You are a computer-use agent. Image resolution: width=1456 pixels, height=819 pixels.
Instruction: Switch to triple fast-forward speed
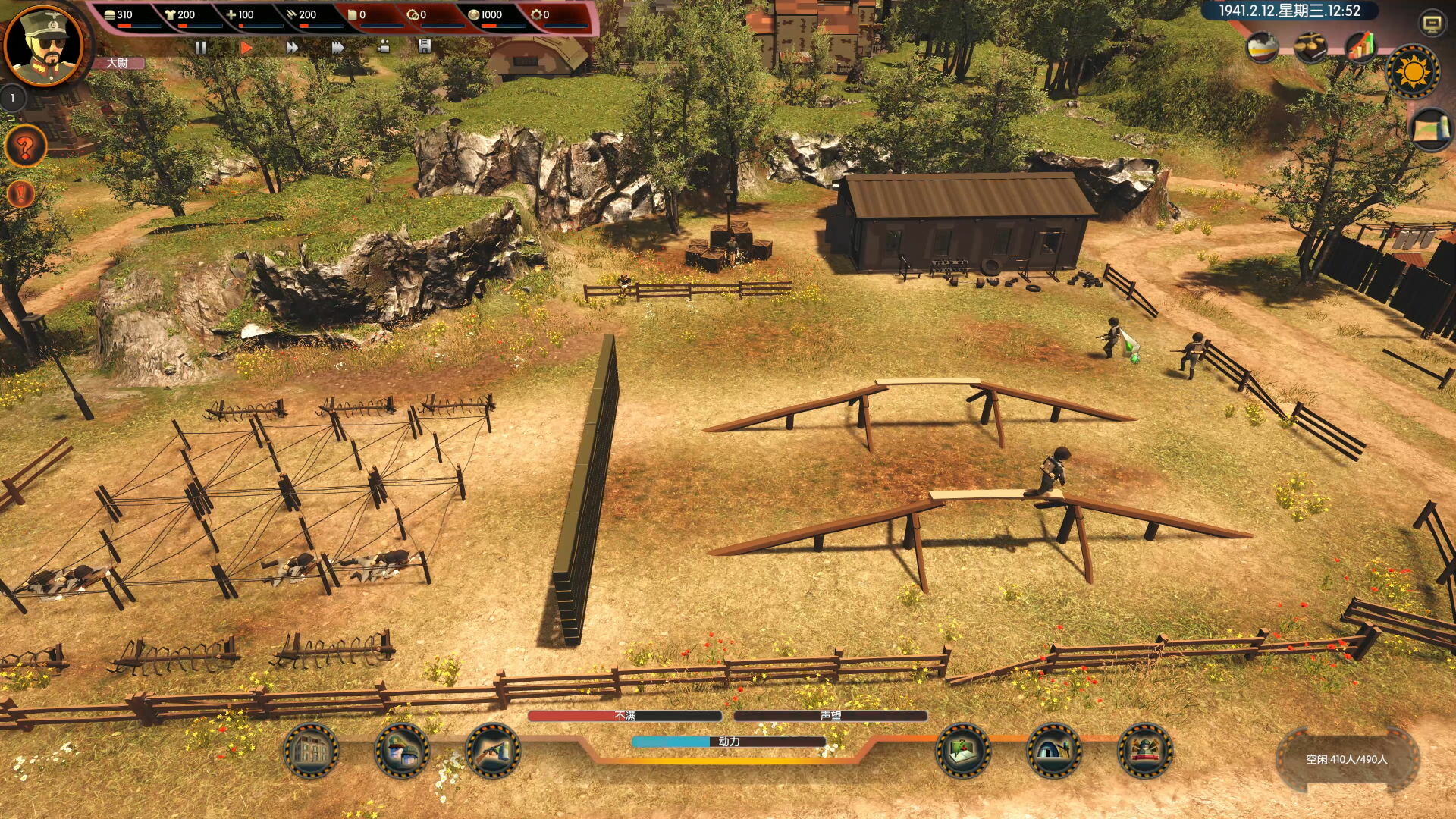click(338, 47)
